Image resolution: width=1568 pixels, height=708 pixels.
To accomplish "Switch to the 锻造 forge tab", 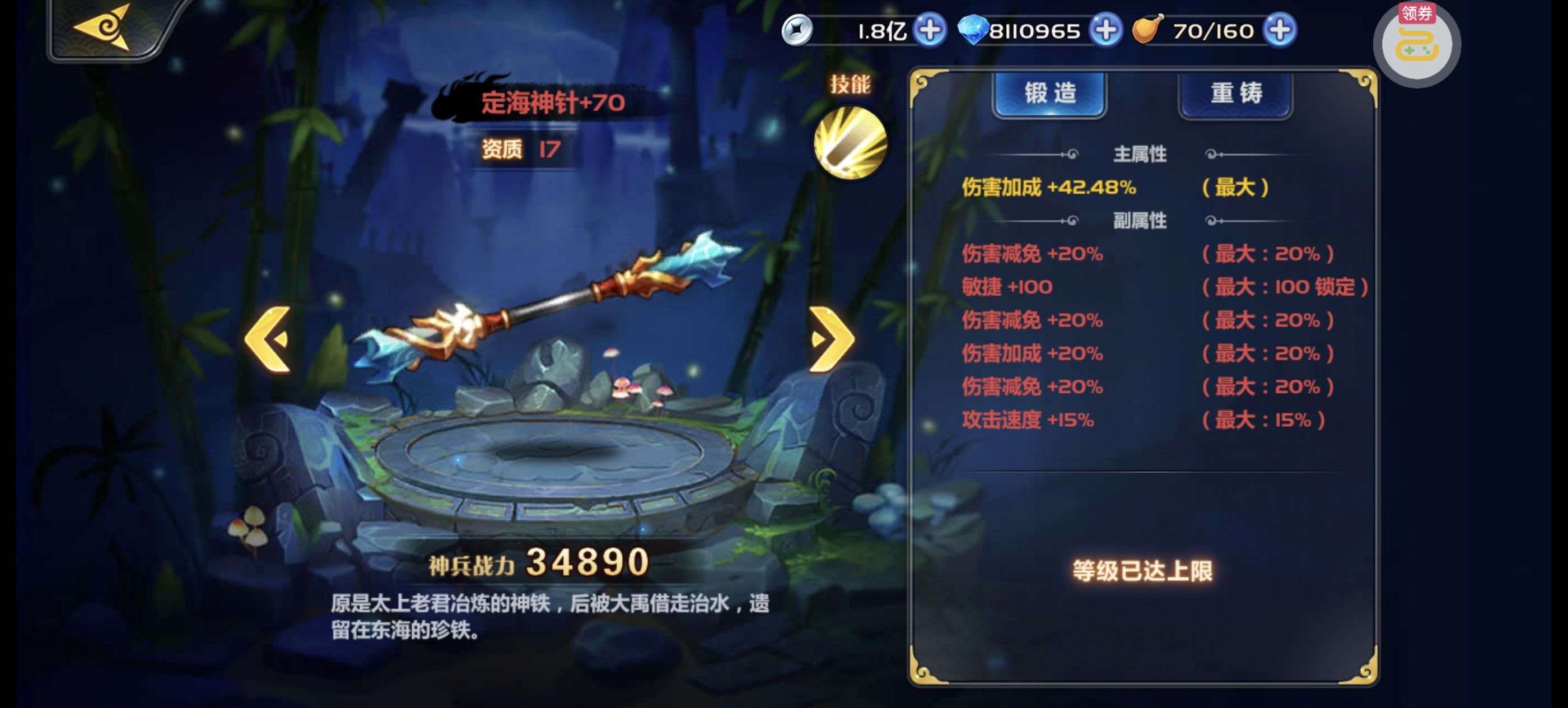I will [1050, 94].
